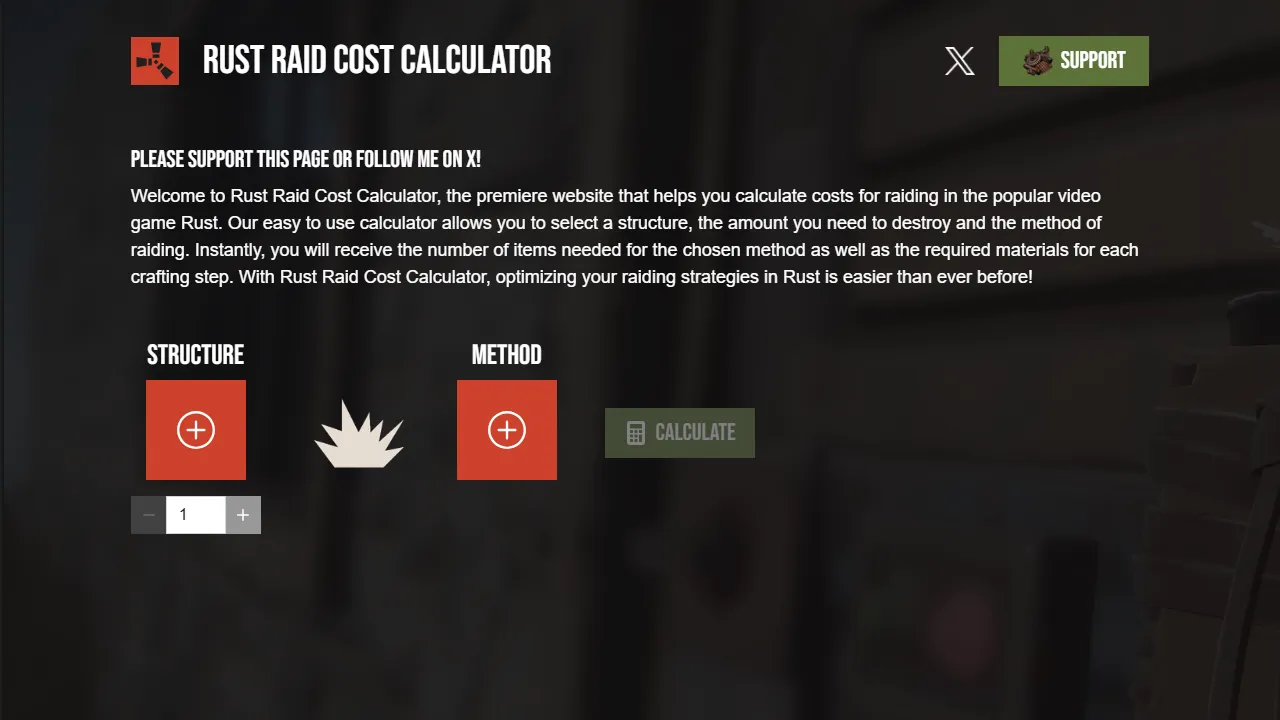
Task: Click the RUST RAID COST CALCULATOR title link
Action: (377, 60)
